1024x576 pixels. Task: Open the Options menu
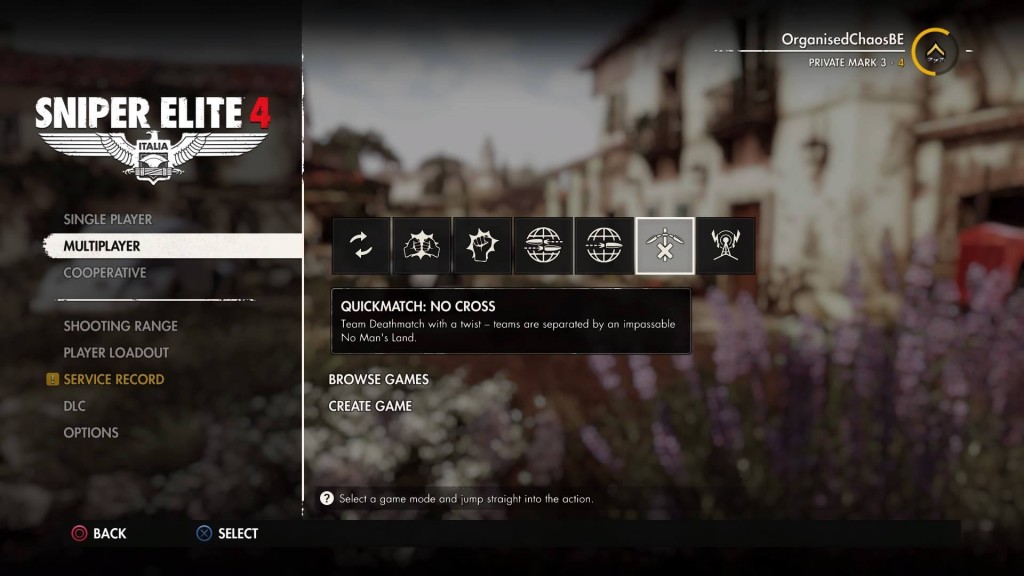pyautogui.click(x=91, y=433)
